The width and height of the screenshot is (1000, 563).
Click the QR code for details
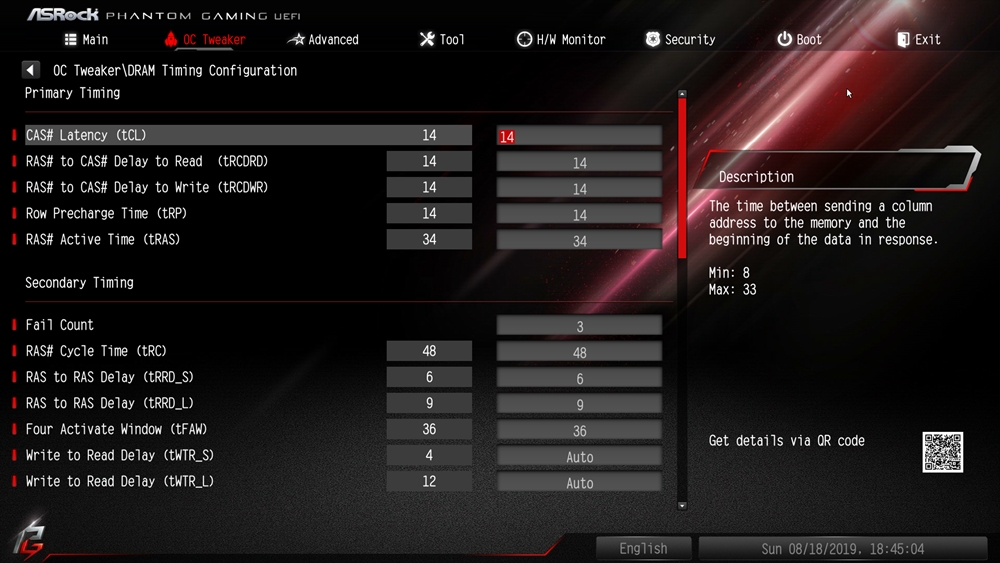coord(942,452)
